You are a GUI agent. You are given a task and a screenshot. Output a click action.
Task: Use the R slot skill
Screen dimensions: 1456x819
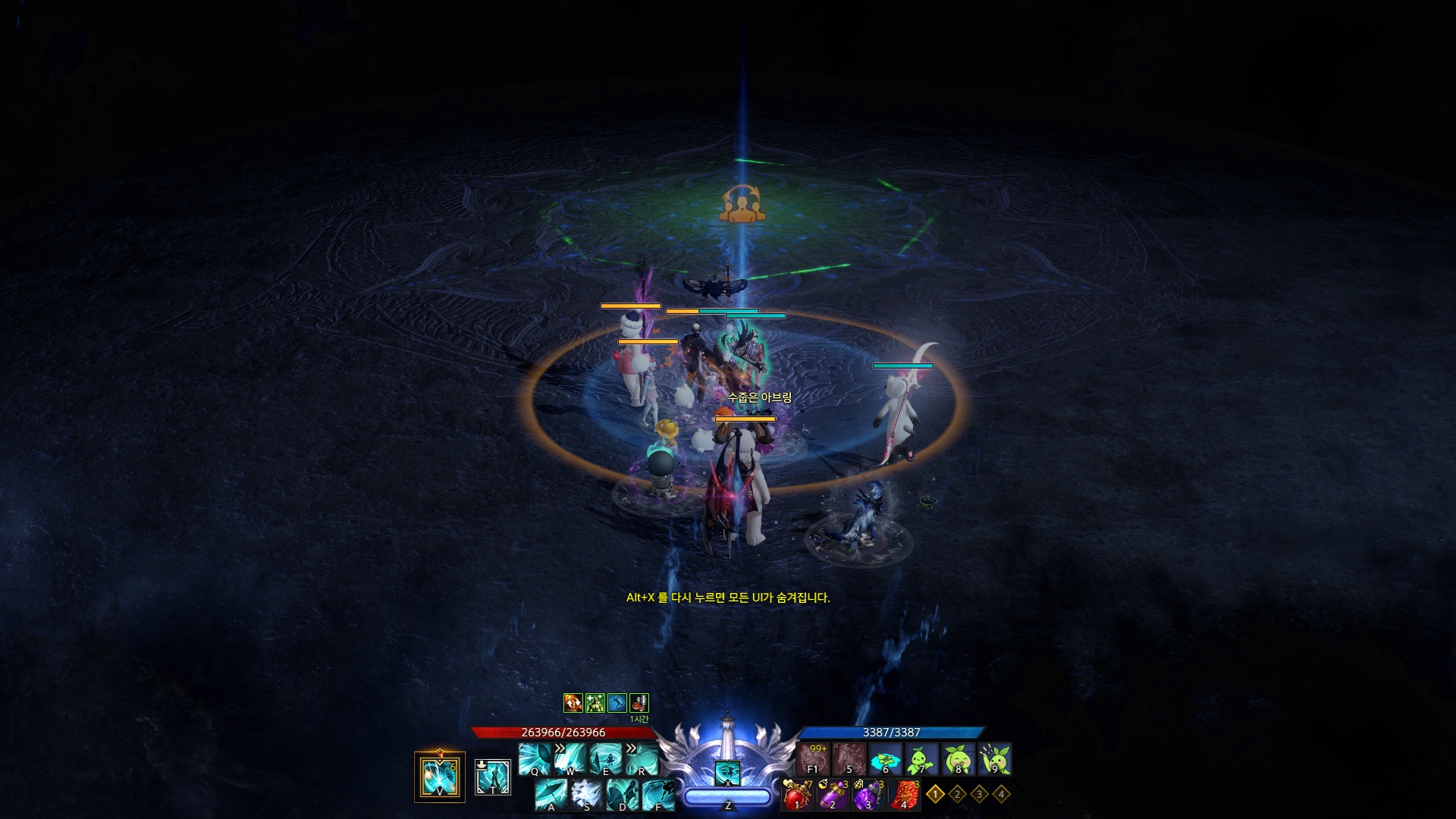tap(642, 758)
